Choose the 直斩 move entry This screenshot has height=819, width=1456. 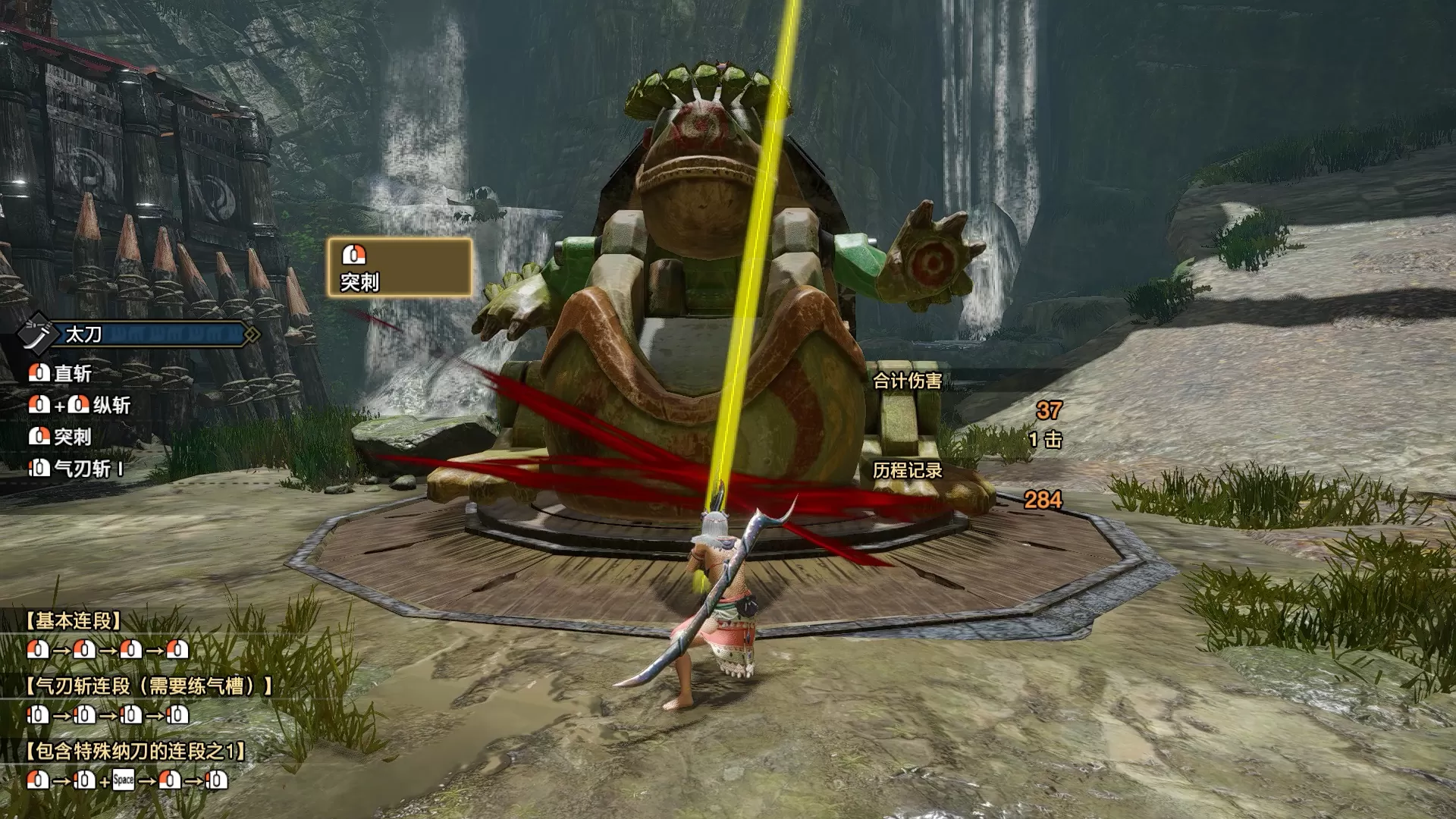coord(61,373)
